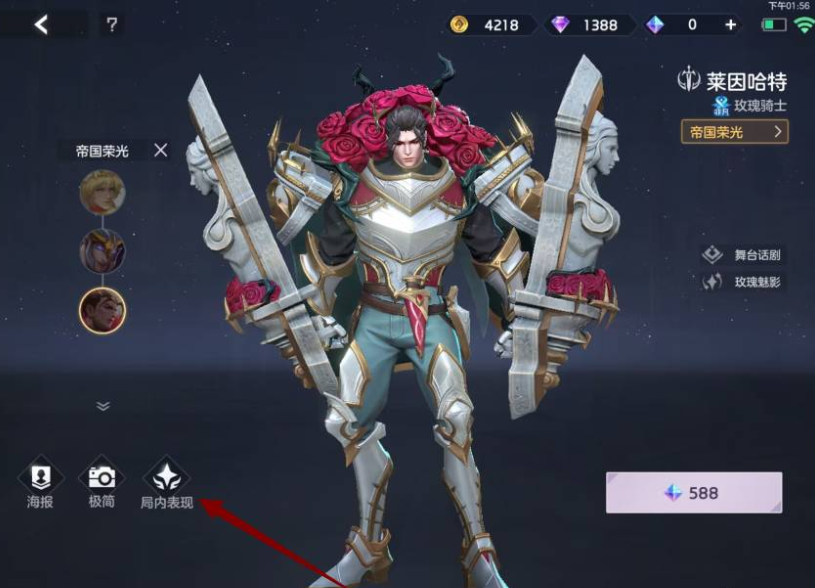Open 局内表现 in-game showcase
The image size is (815, 588).
pyautogui.click(x=167, y=485)
